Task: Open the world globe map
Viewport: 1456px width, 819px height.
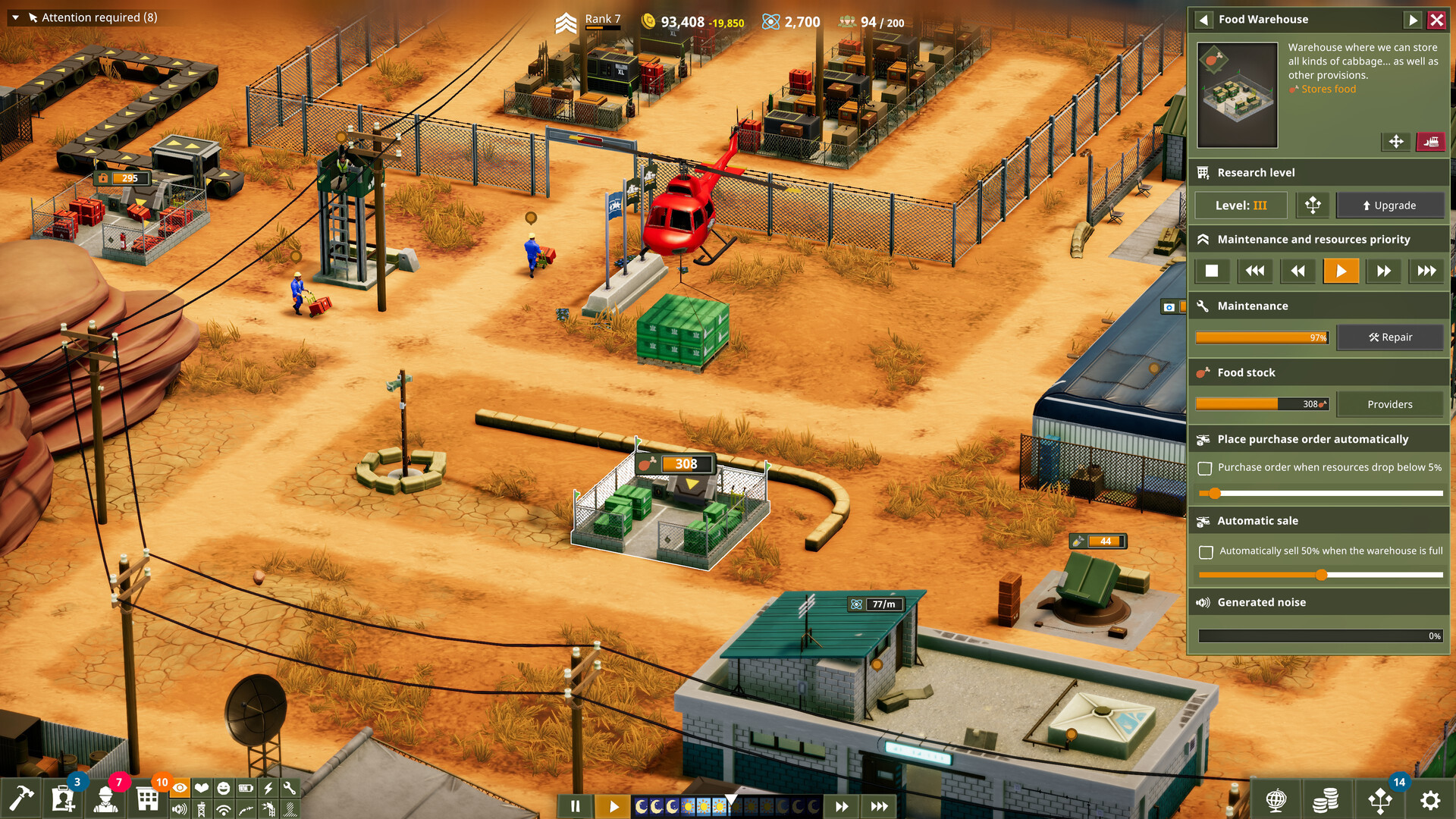Action: 1276,800
